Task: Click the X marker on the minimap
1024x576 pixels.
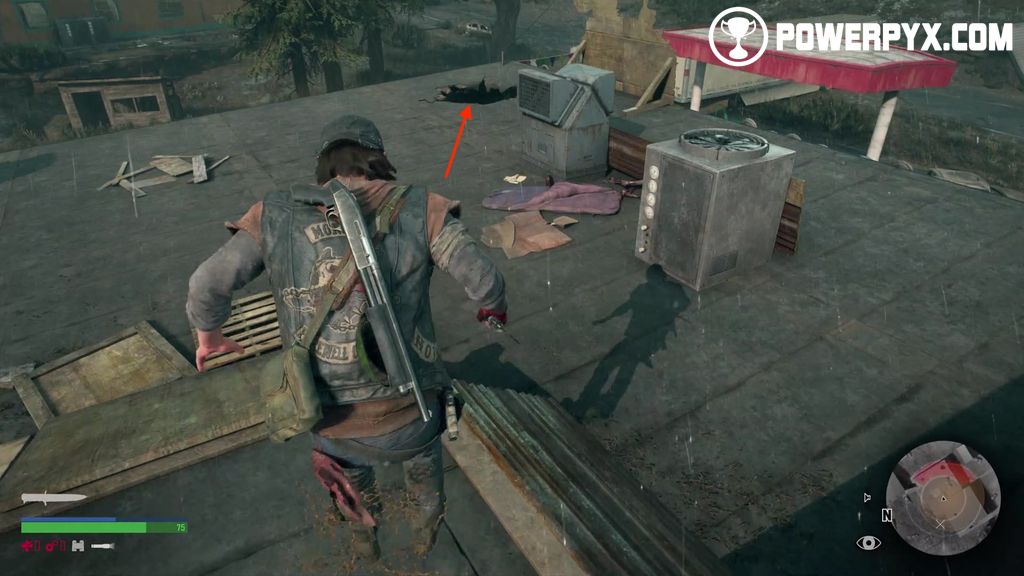Action: pyautogui.click(x=939, y=523)
